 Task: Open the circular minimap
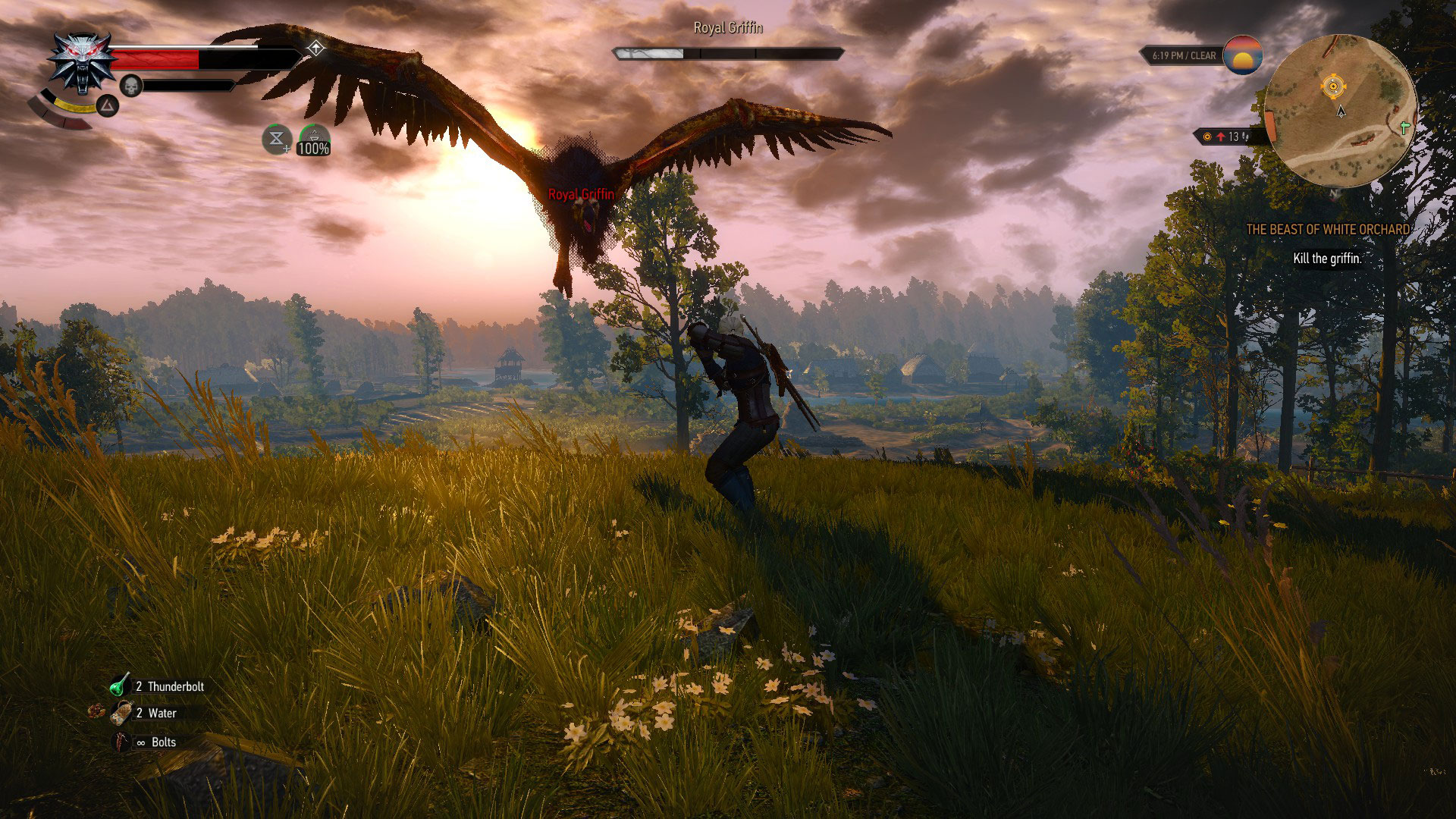point(1340,111)
